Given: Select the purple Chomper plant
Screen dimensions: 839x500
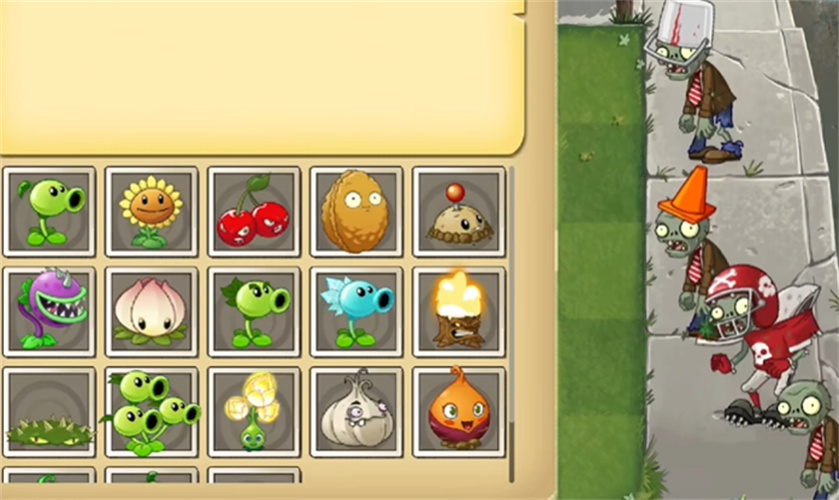Looking at the screenshot, I should pos(50,312).
